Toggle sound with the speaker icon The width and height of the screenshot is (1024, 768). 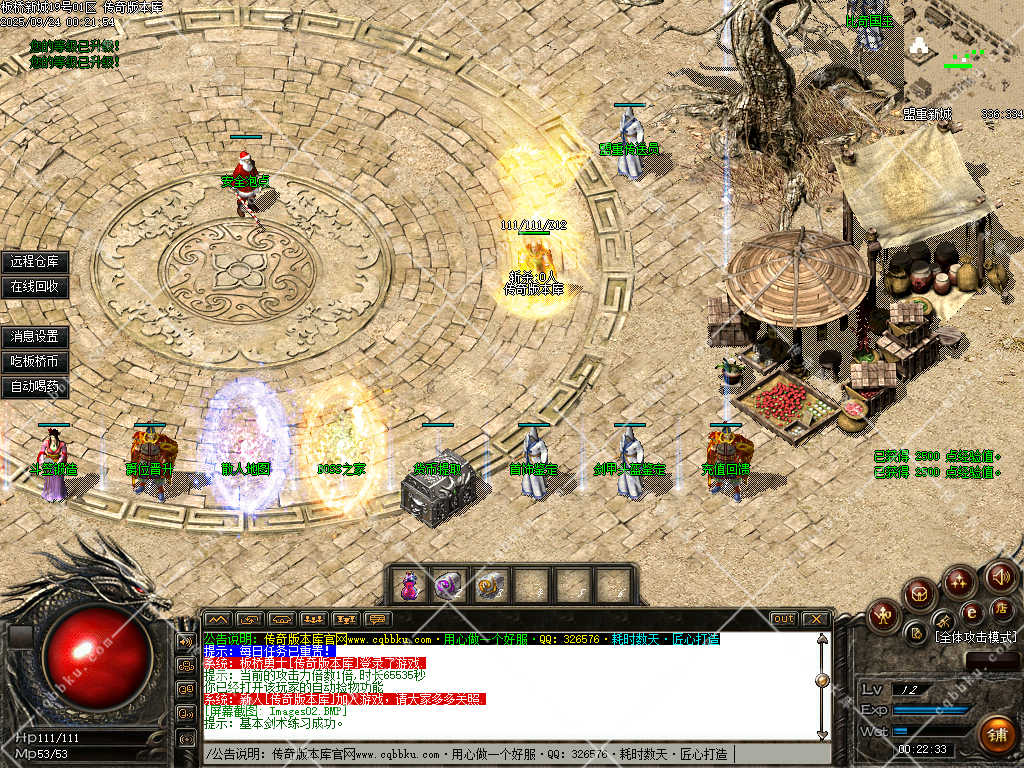[1000, 576]
